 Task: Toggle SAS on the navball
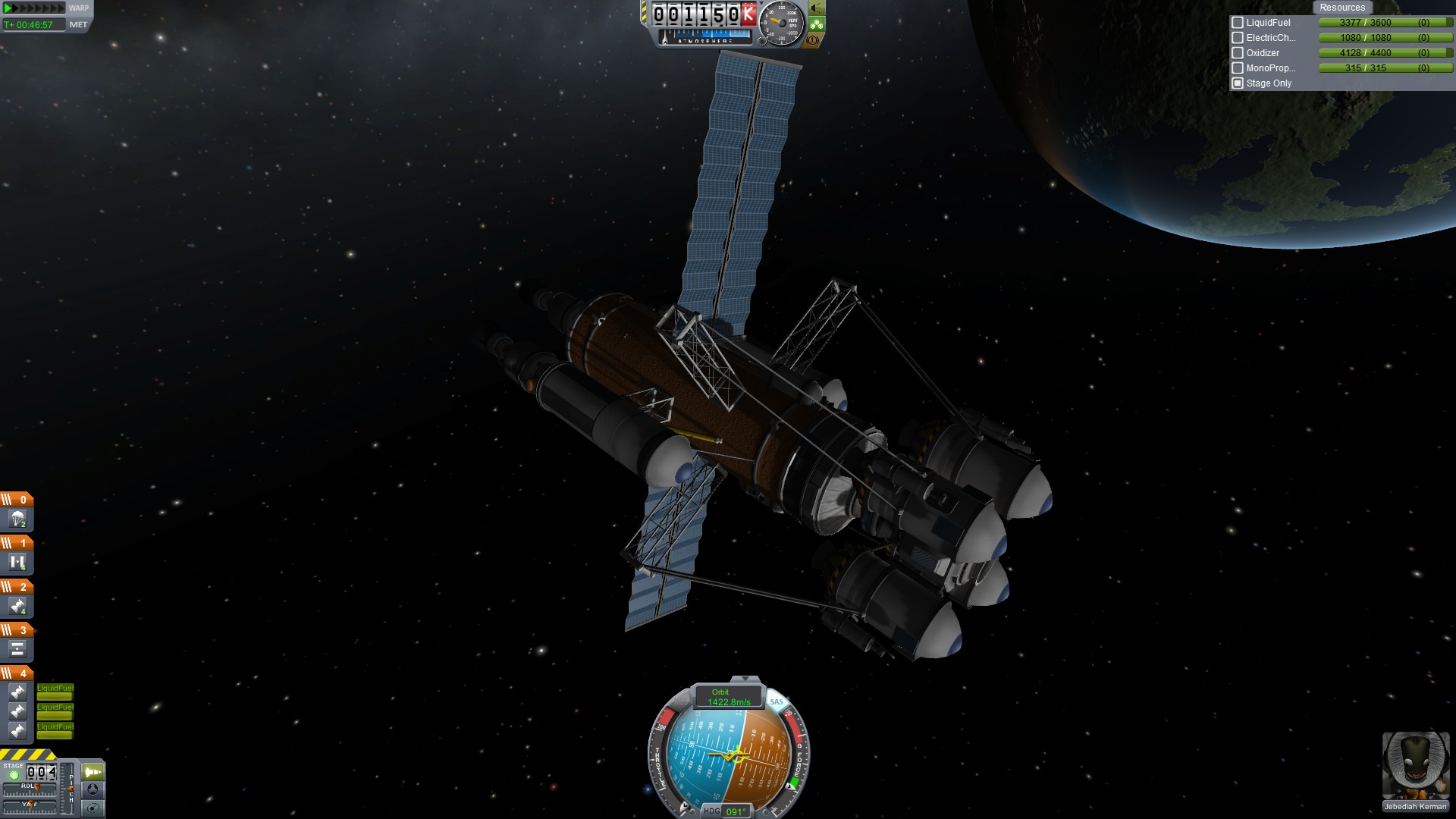(777, 701)
